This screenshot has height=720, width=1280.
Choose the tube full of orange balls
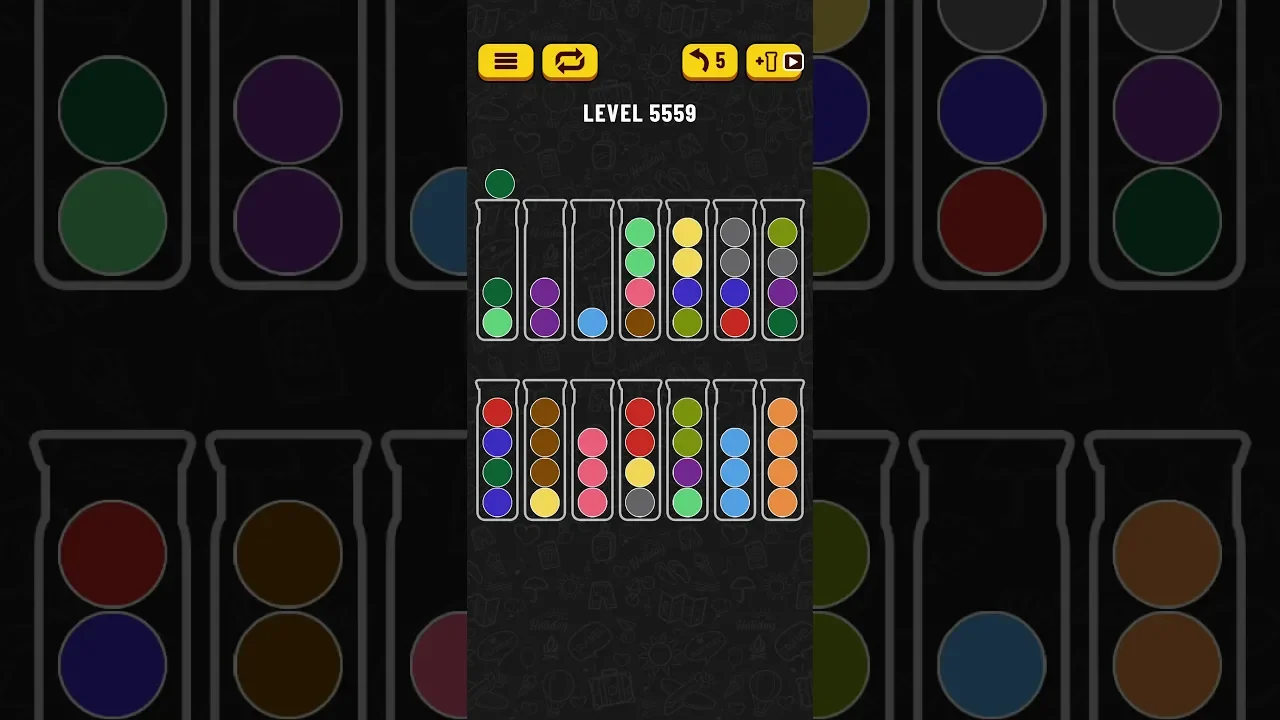click(x=782, y=452)
